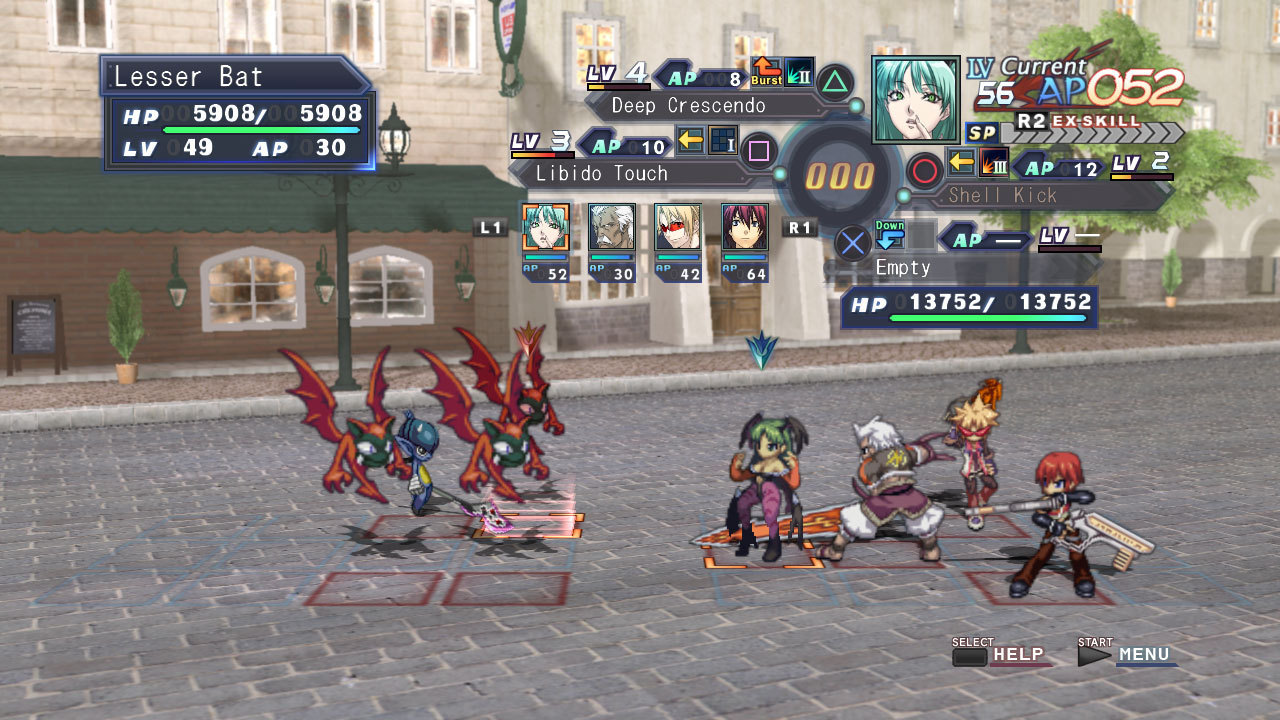Select the white-haired bearded man's portrait
The image size is (1280, 720).
(611, 227)
